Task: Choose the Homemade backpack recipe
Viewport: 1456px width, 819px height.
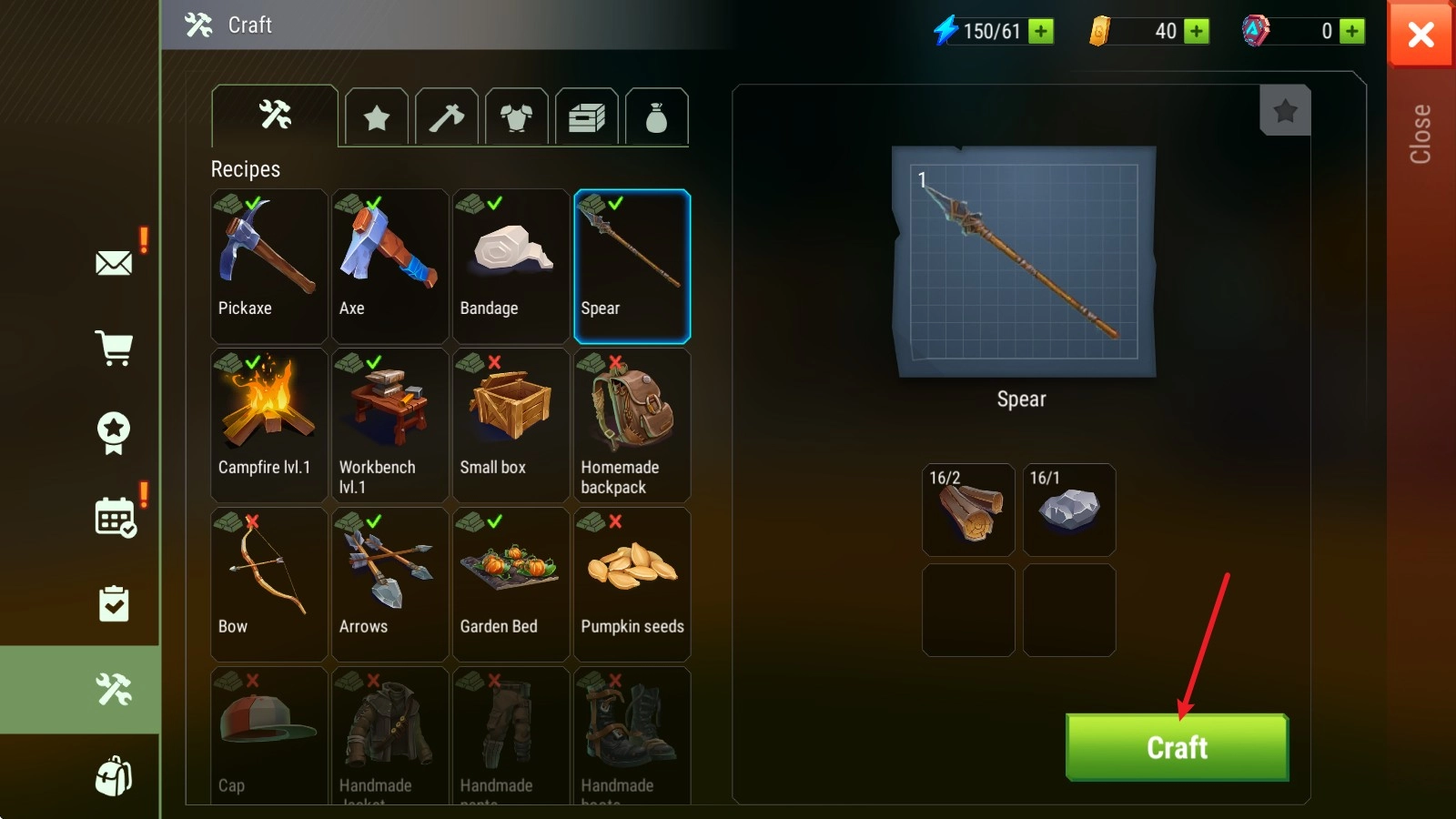Action: [x=632, y=425]
